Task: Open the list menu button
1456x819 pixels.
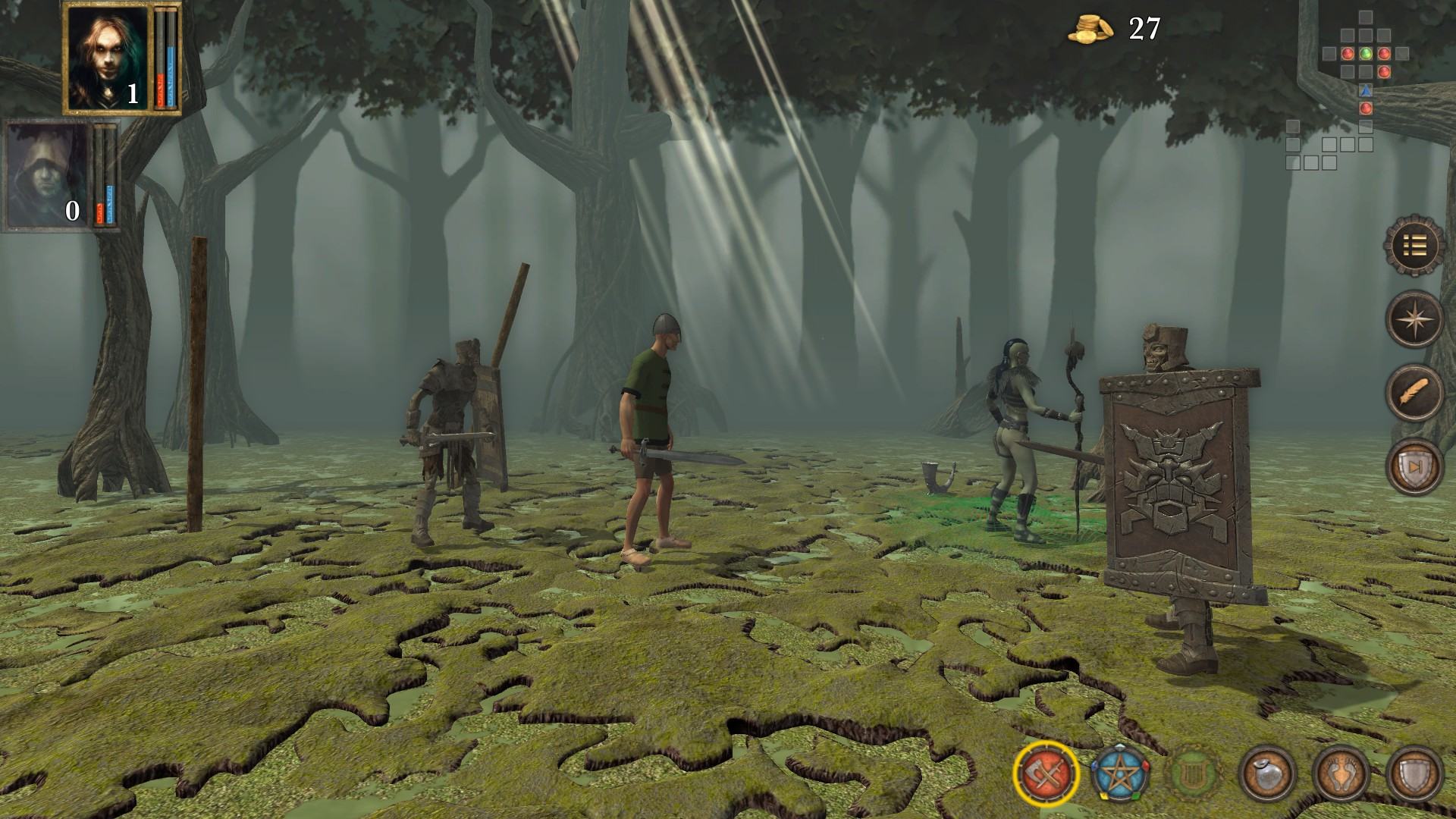Action: [1414, 245]
